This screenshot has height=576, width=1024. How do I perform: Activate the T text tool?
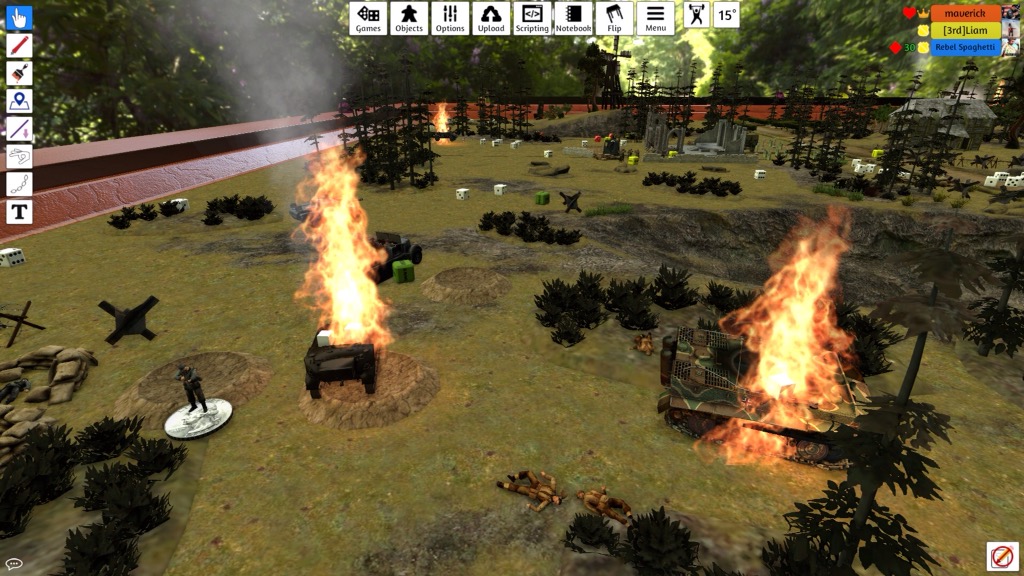[19, 212]
